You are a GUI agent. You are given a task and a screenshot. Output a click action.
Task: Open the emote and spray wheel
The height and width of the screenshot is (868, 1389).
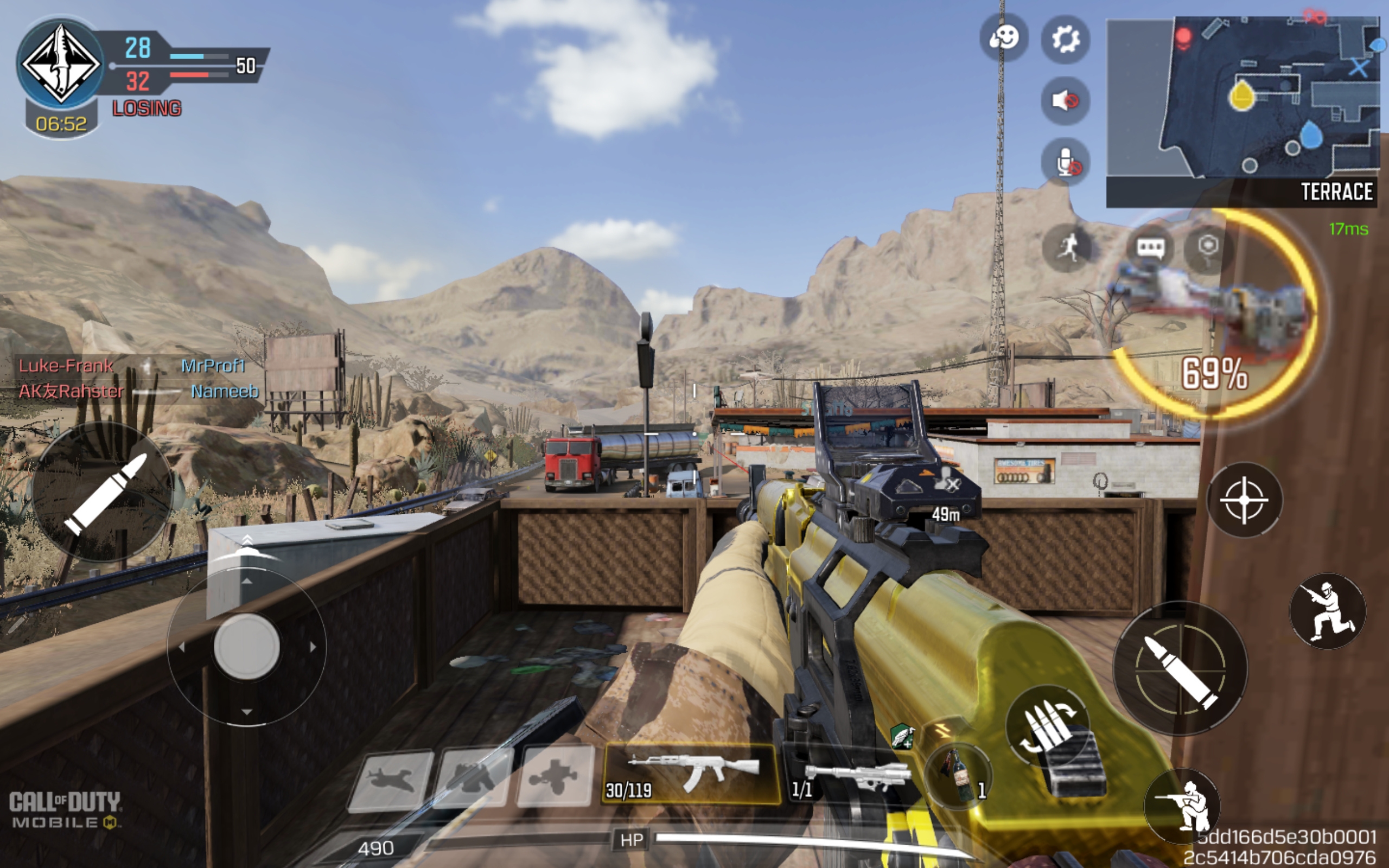(x=1003, y=38)
